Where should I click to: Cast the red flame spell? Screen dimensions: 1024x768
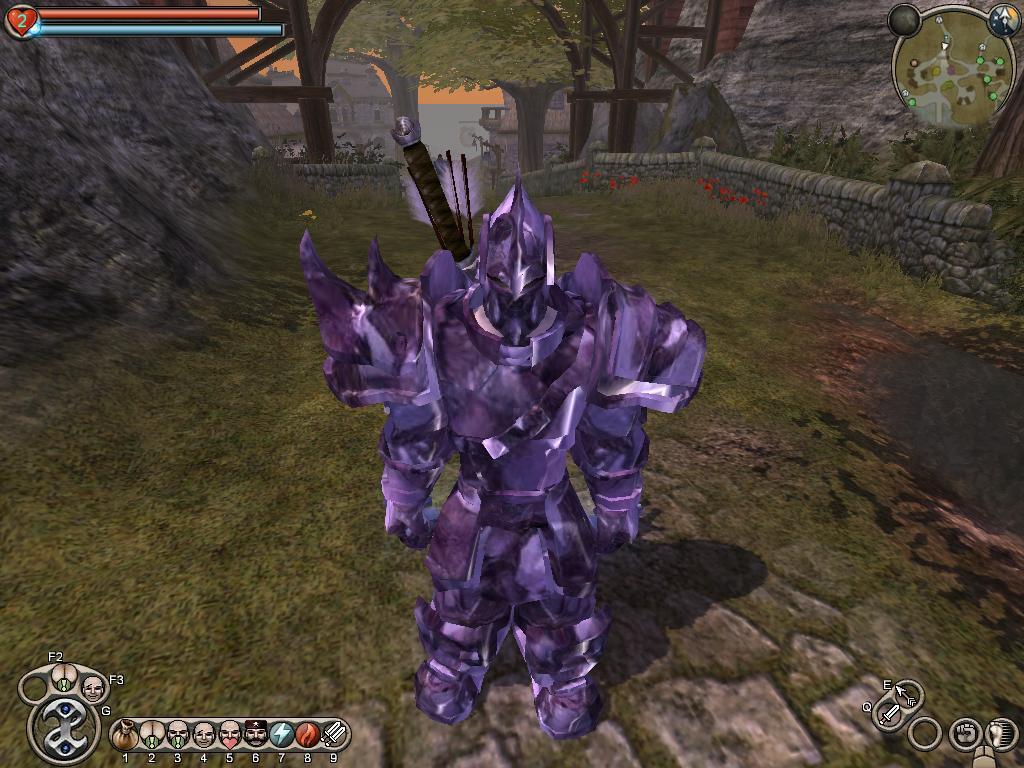[308, 735]
